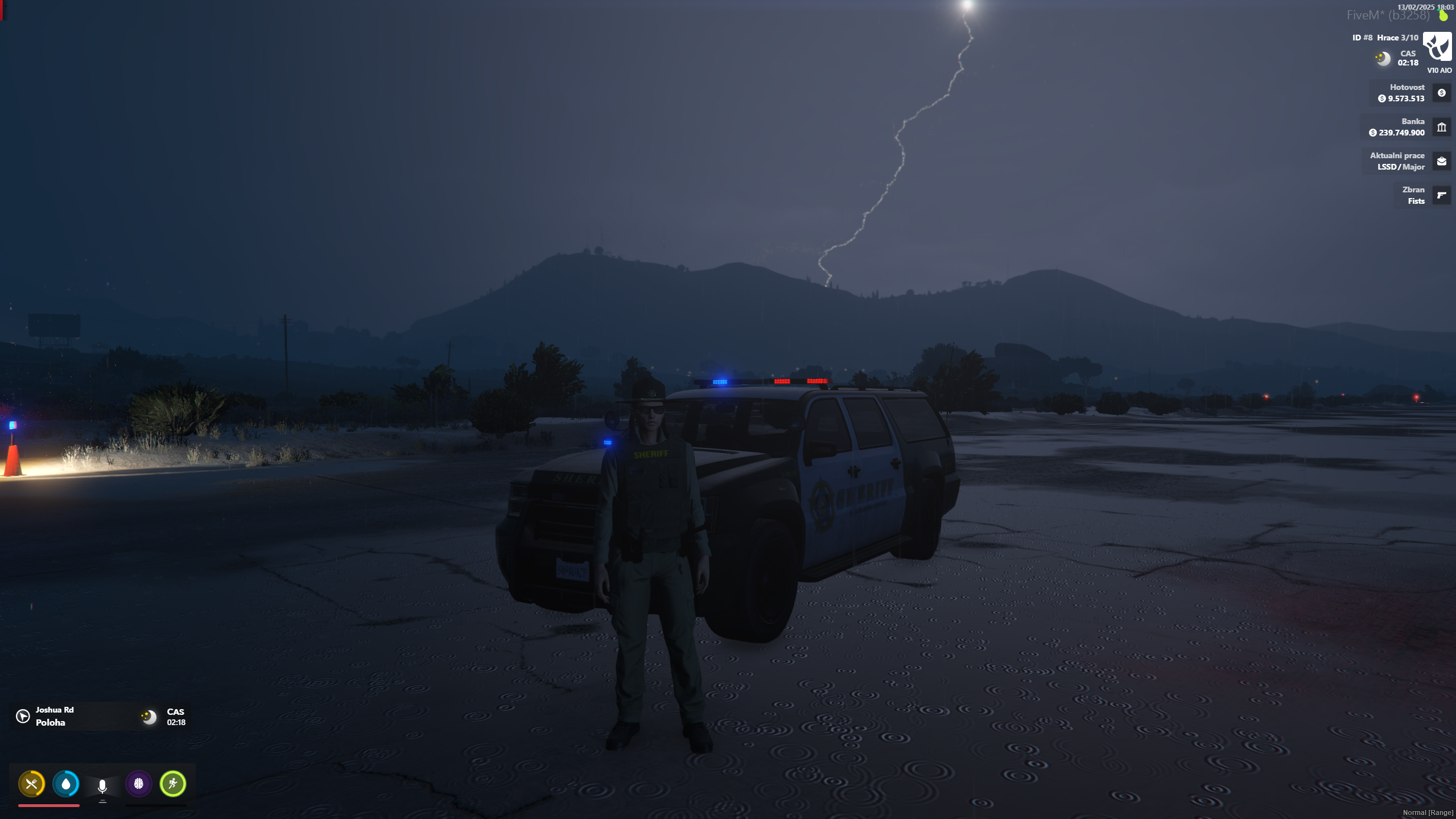Image resolution: width=1456 pixels, height=819 pixels.
Task: Click the purple brain stress icon
Action: (139, 784)
